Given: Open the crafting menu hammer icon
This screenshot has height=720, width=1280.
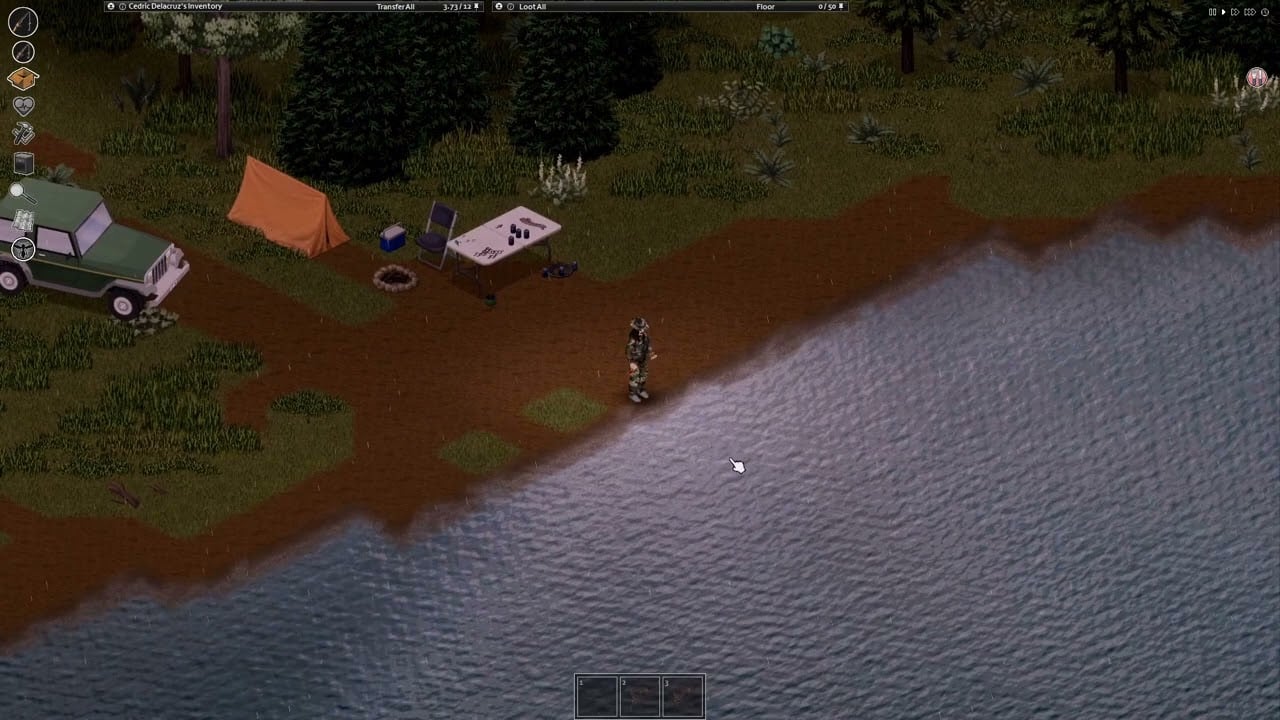Looking at the screenshot, I should pyautogui.click(x=24, y=133).
